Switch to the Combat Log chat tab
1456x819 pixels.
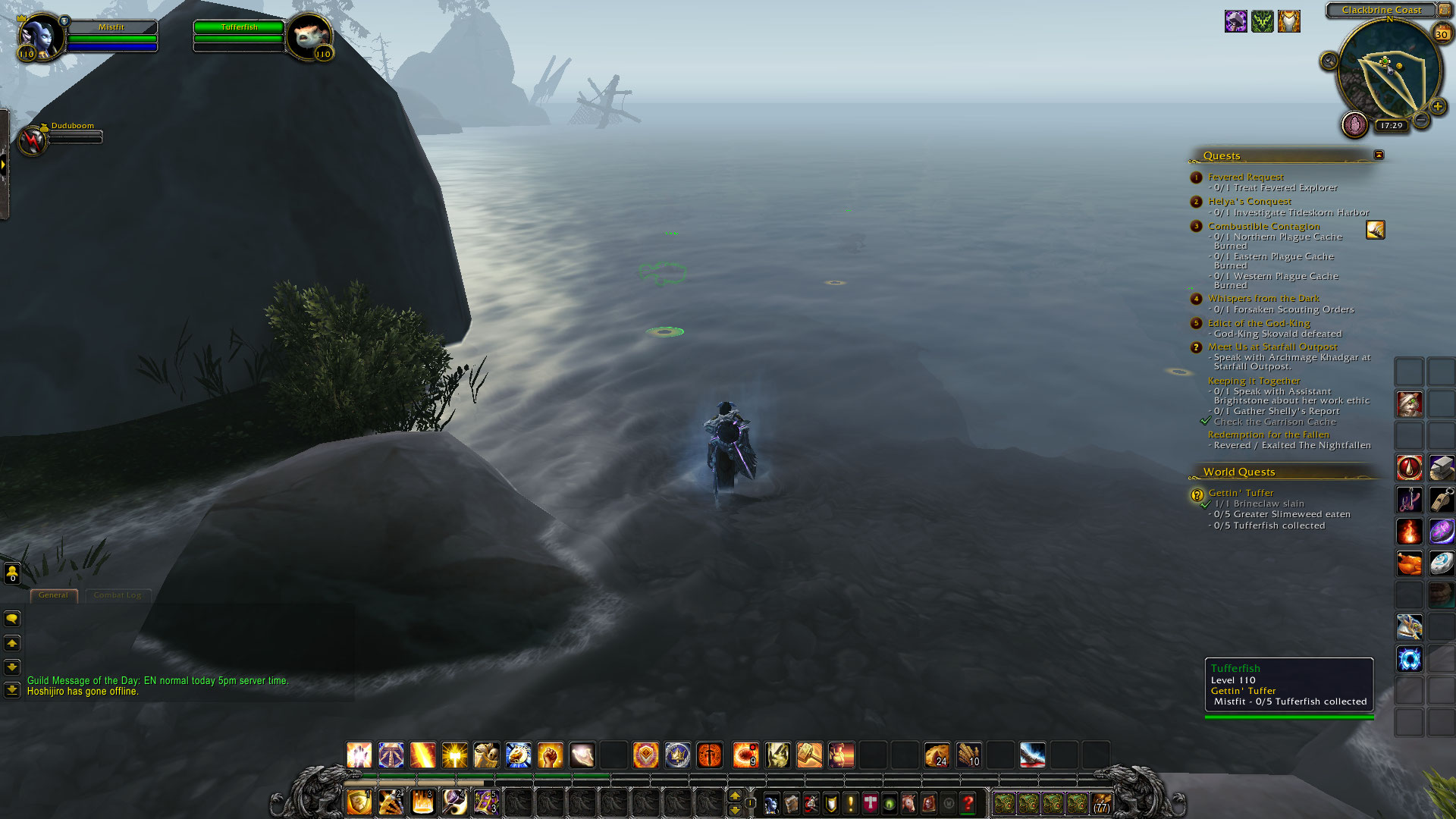[118, 595]
